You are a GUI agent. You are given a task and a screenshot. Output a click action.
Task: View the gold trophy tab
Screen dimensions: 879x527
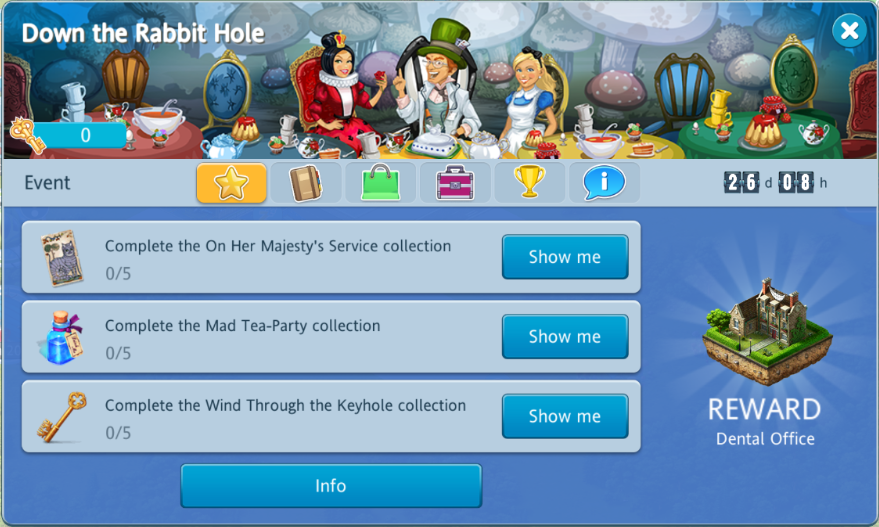pos(529,183)
